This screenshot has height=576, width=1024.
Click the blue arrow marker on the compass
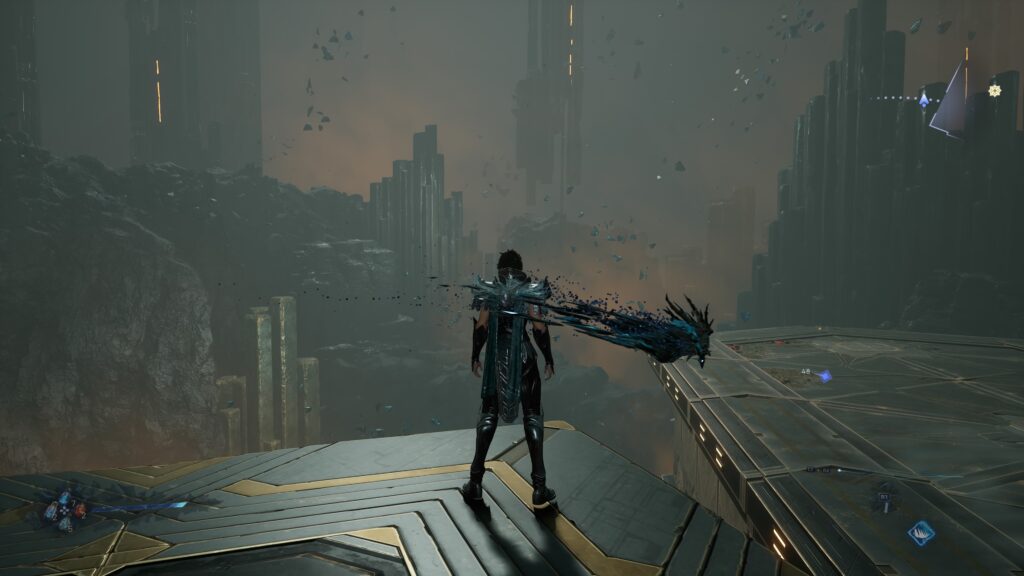click(x=924, y=98)
